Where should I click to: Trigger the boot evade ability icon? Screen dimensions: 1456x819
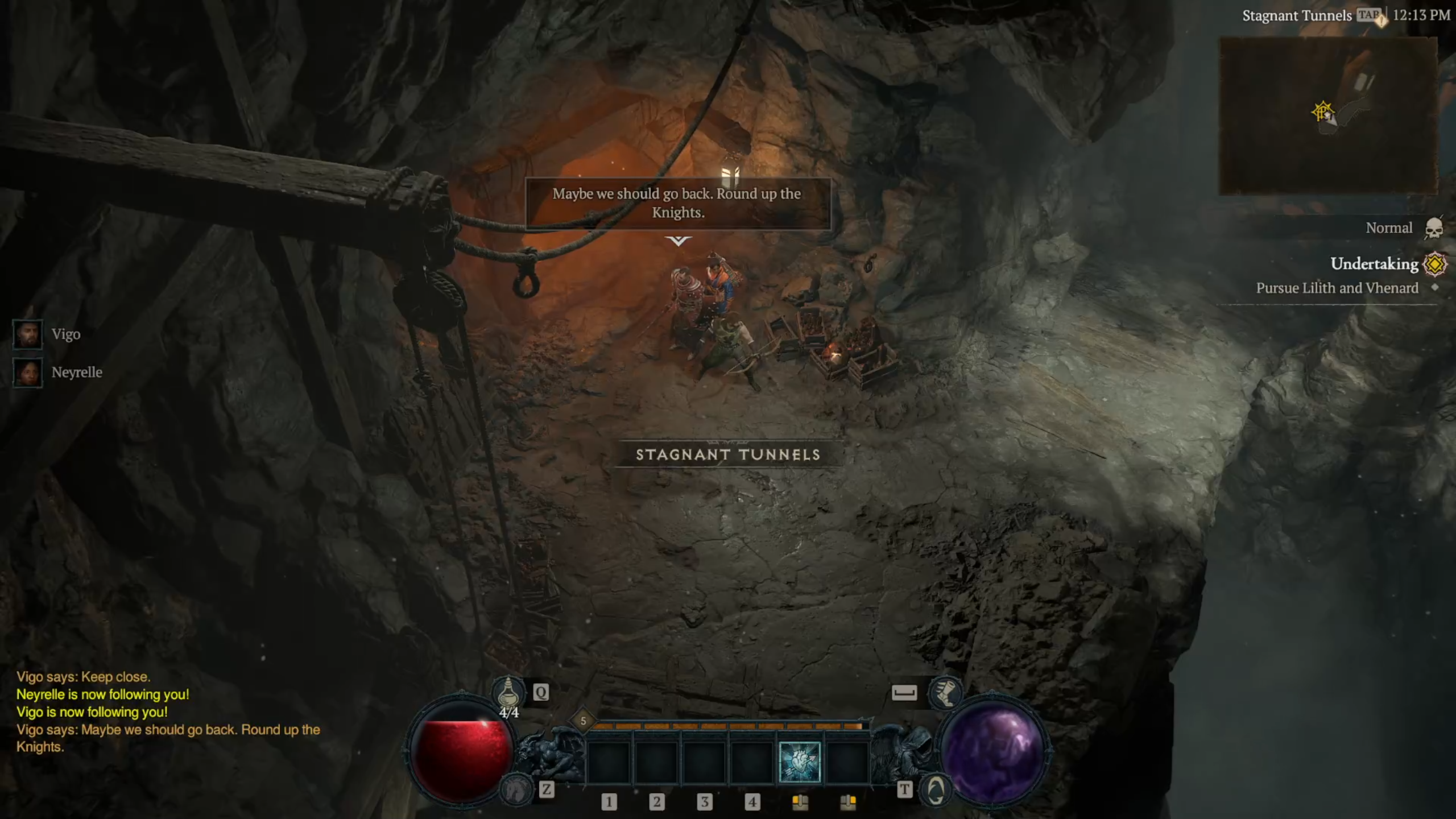coord(945,693)
